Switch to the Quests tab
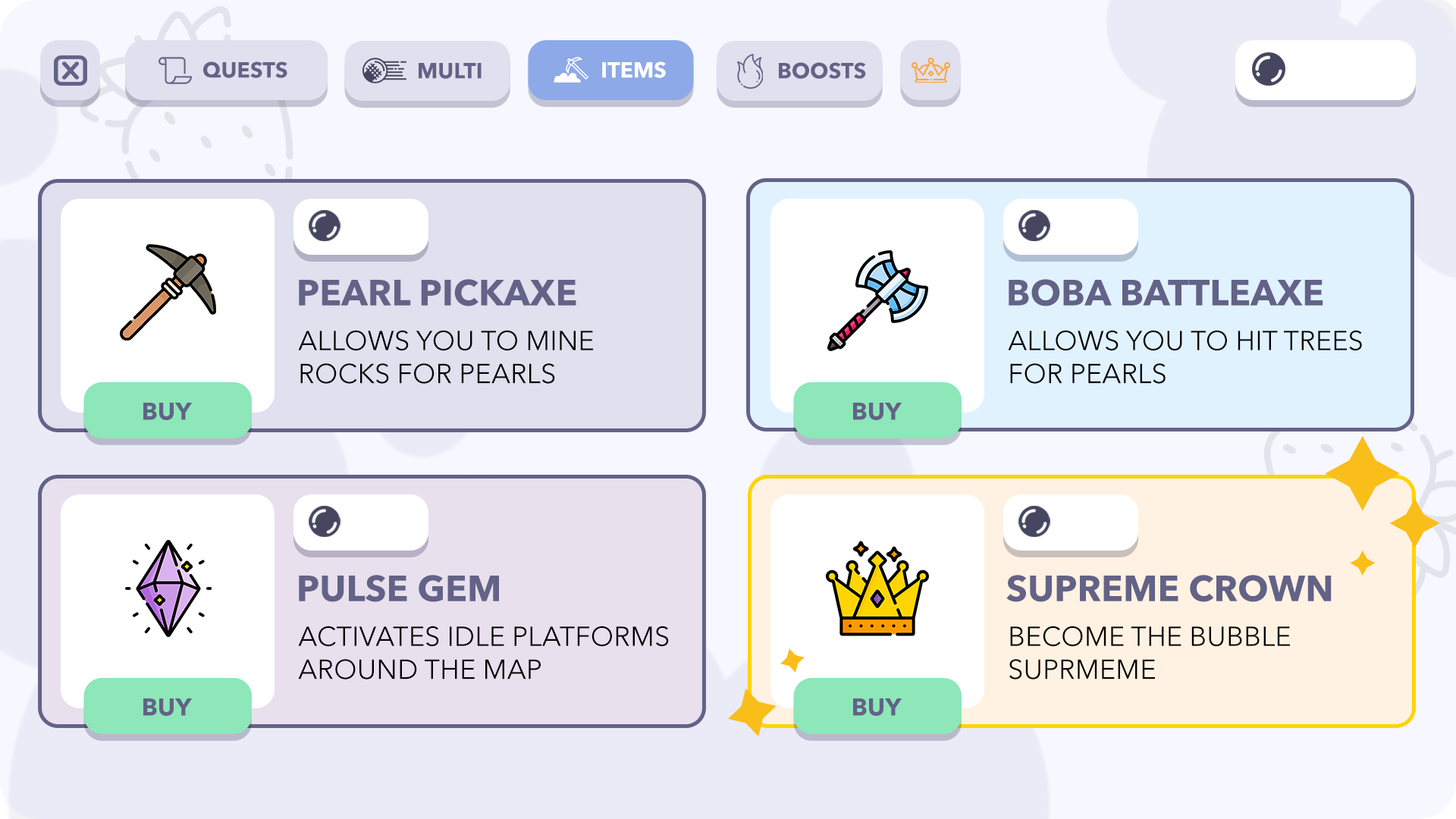This screenshot has width=1456, height=819. (226, 71)
